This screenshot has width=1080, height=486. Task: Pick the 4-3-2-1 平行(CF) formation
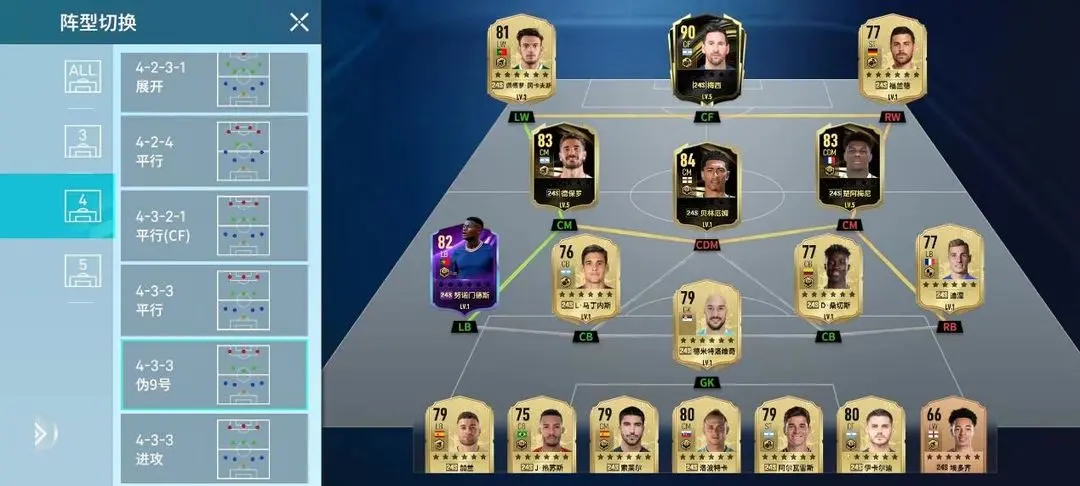(214, 226)
